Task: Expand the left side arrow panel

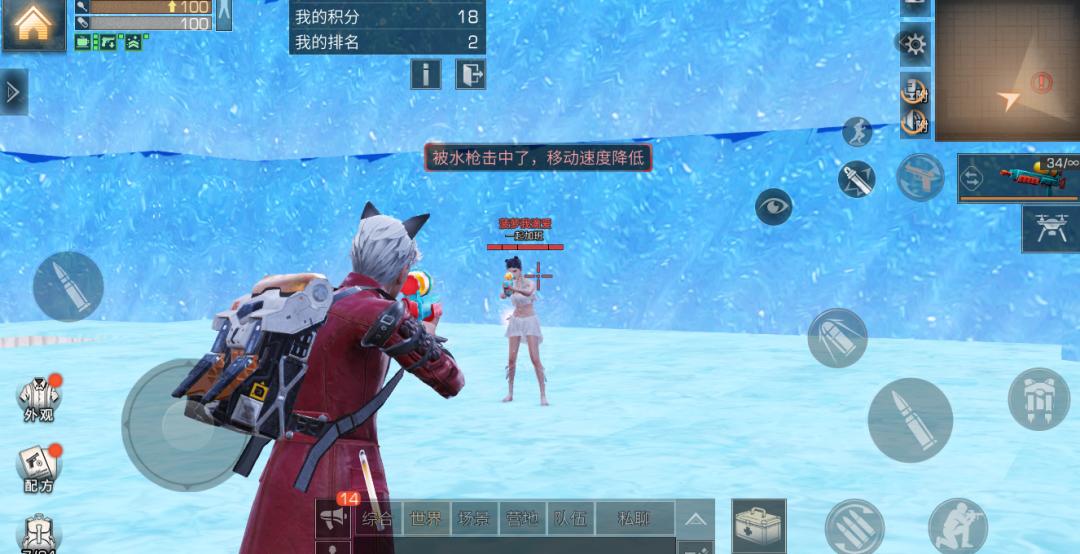Action: point(13,92)
